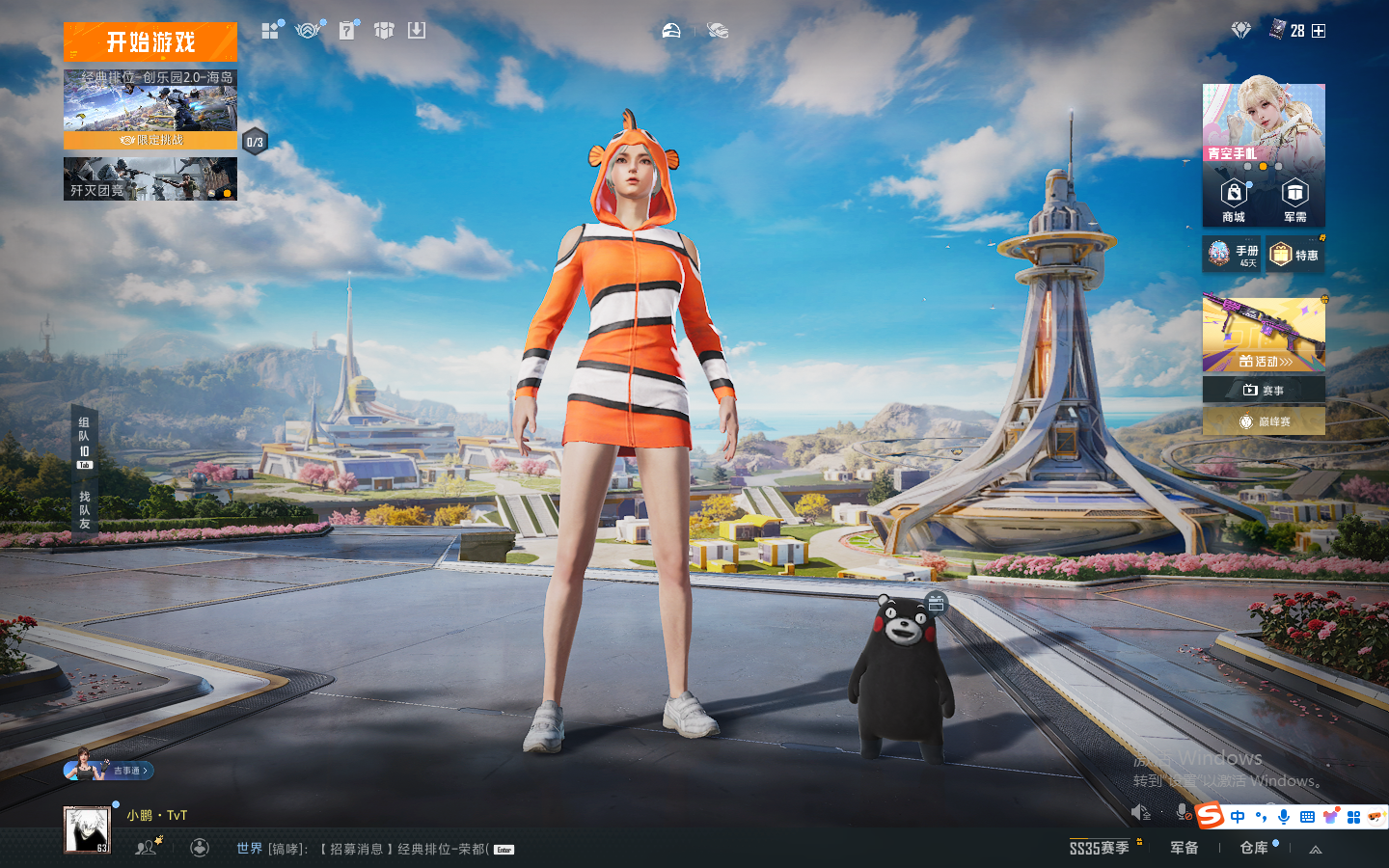Image resolution: width=1389 pixels, height=868 pixels.
Task: Click the player avatar profile picture
Action: (87, 830)
